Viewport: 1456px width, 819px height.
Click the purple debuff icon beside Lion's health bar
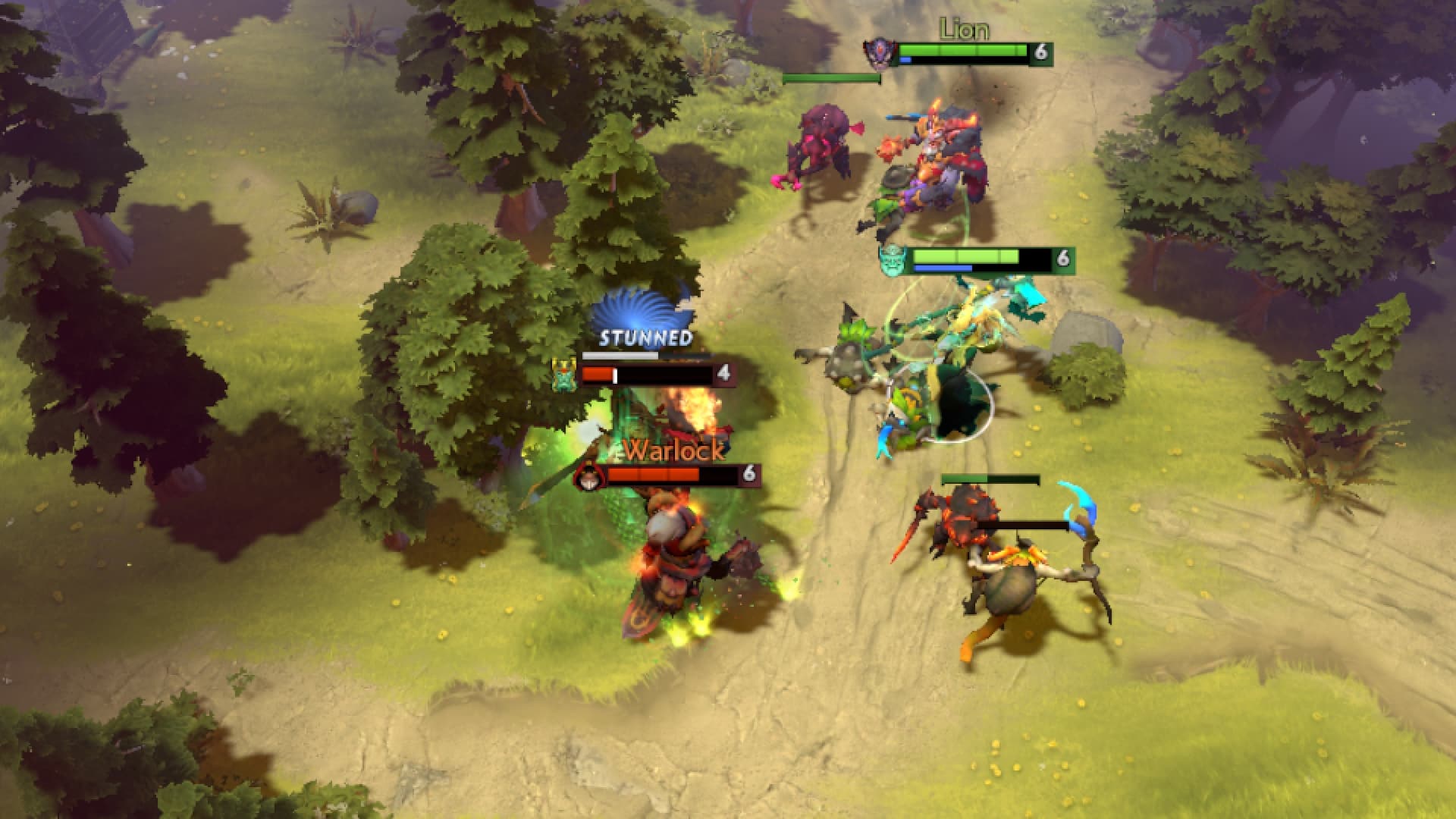[880, 53]
